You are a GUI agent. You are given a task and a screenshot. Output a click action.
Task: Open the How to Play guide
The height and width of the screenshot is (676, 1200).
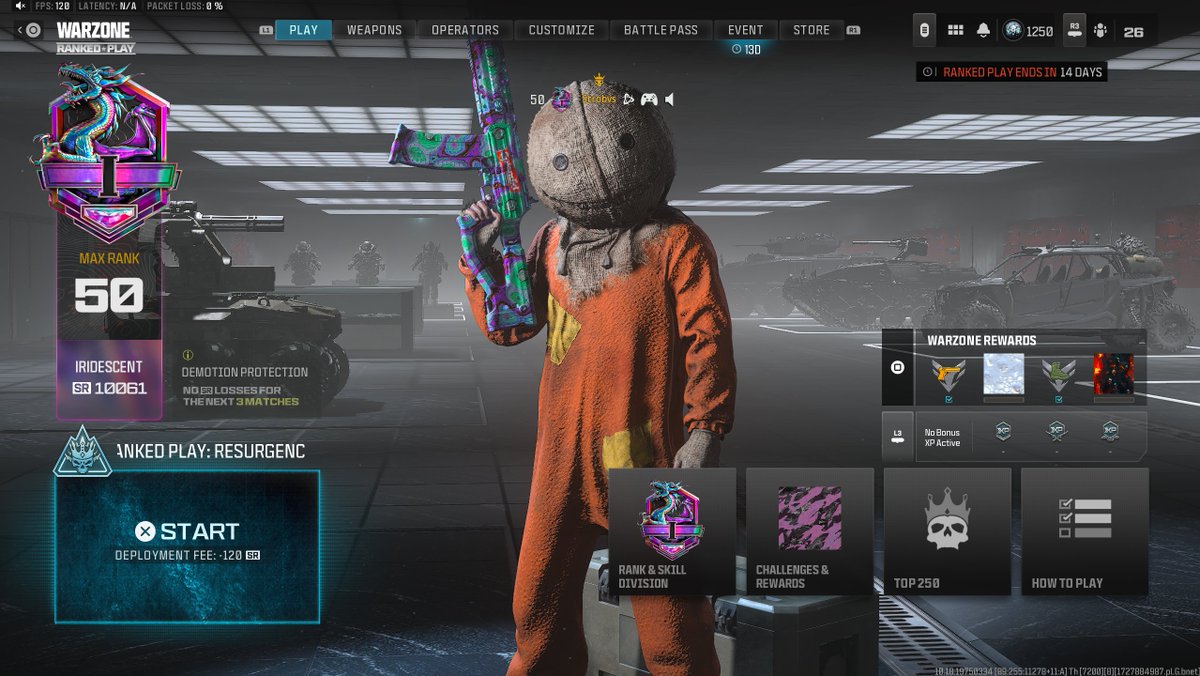1084,531
